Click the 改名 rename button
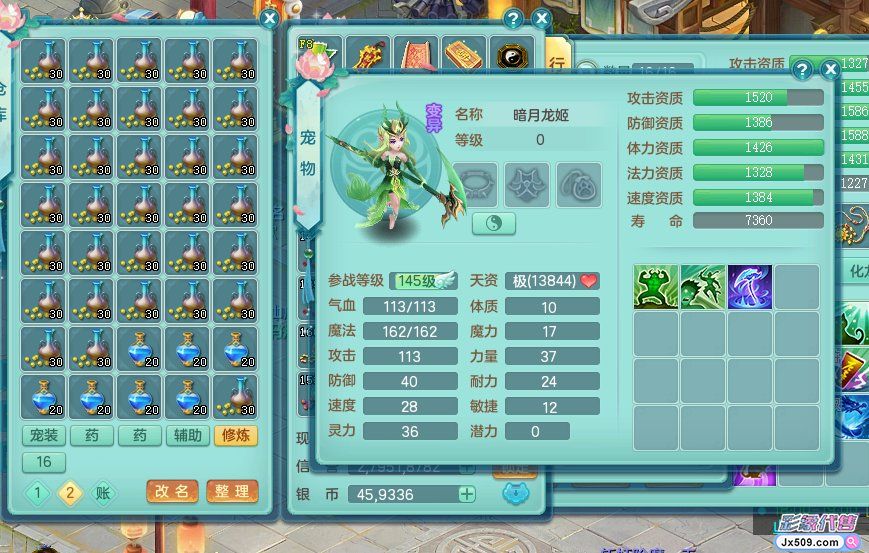 (171, 491)
